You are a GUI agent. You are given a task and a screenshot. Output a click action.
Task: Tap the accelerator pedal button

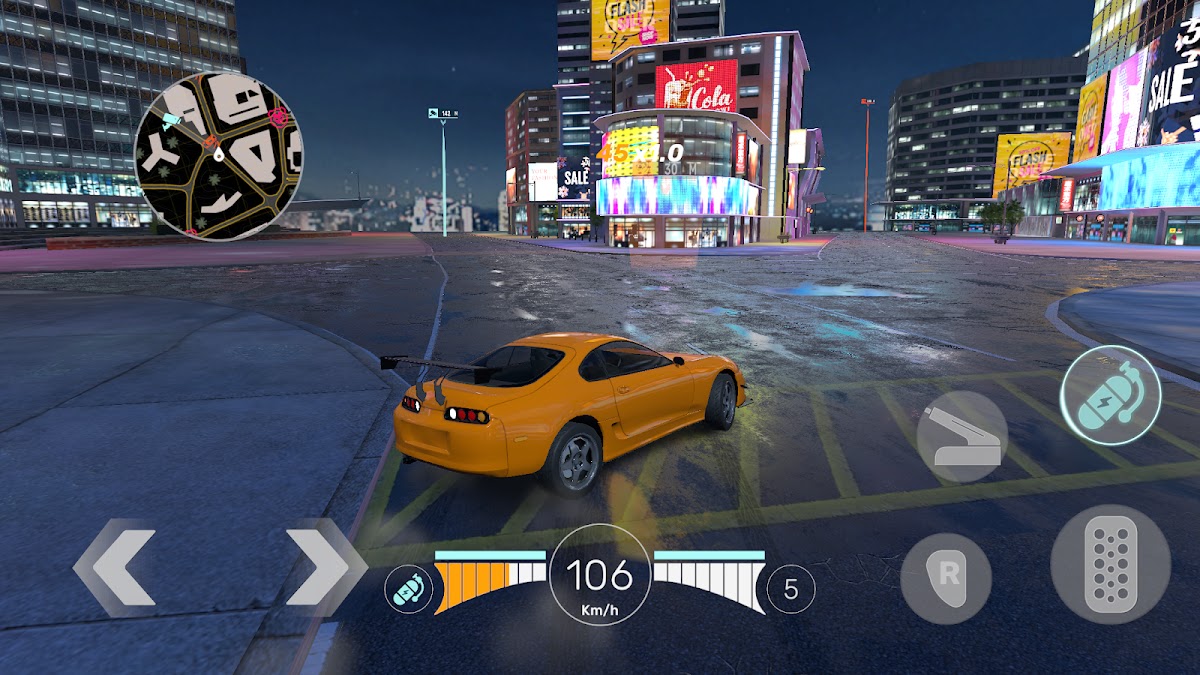coord(1110,565)
